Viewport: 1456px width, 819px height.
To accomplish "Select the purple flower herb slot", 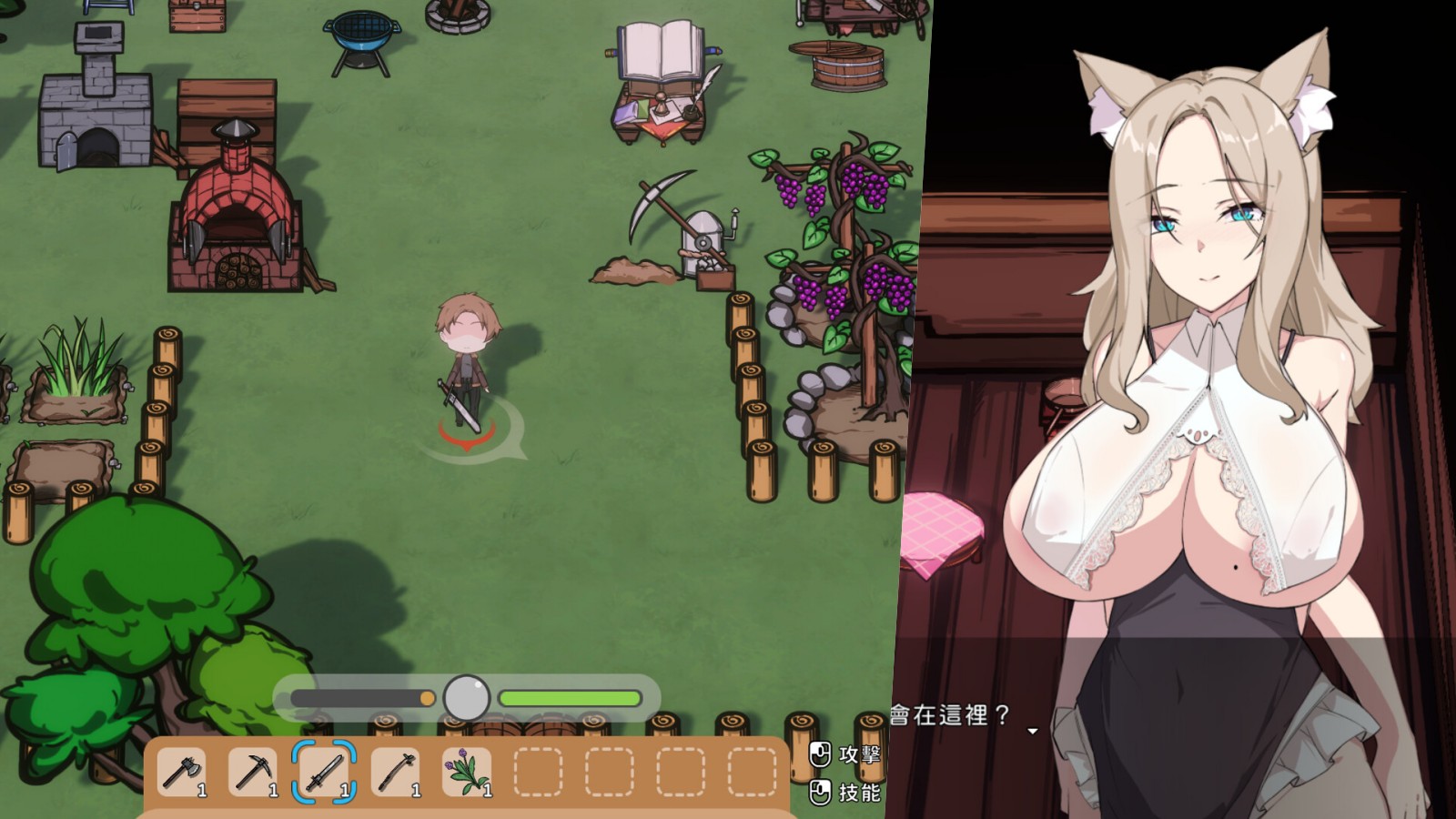I will coord(466,773).
